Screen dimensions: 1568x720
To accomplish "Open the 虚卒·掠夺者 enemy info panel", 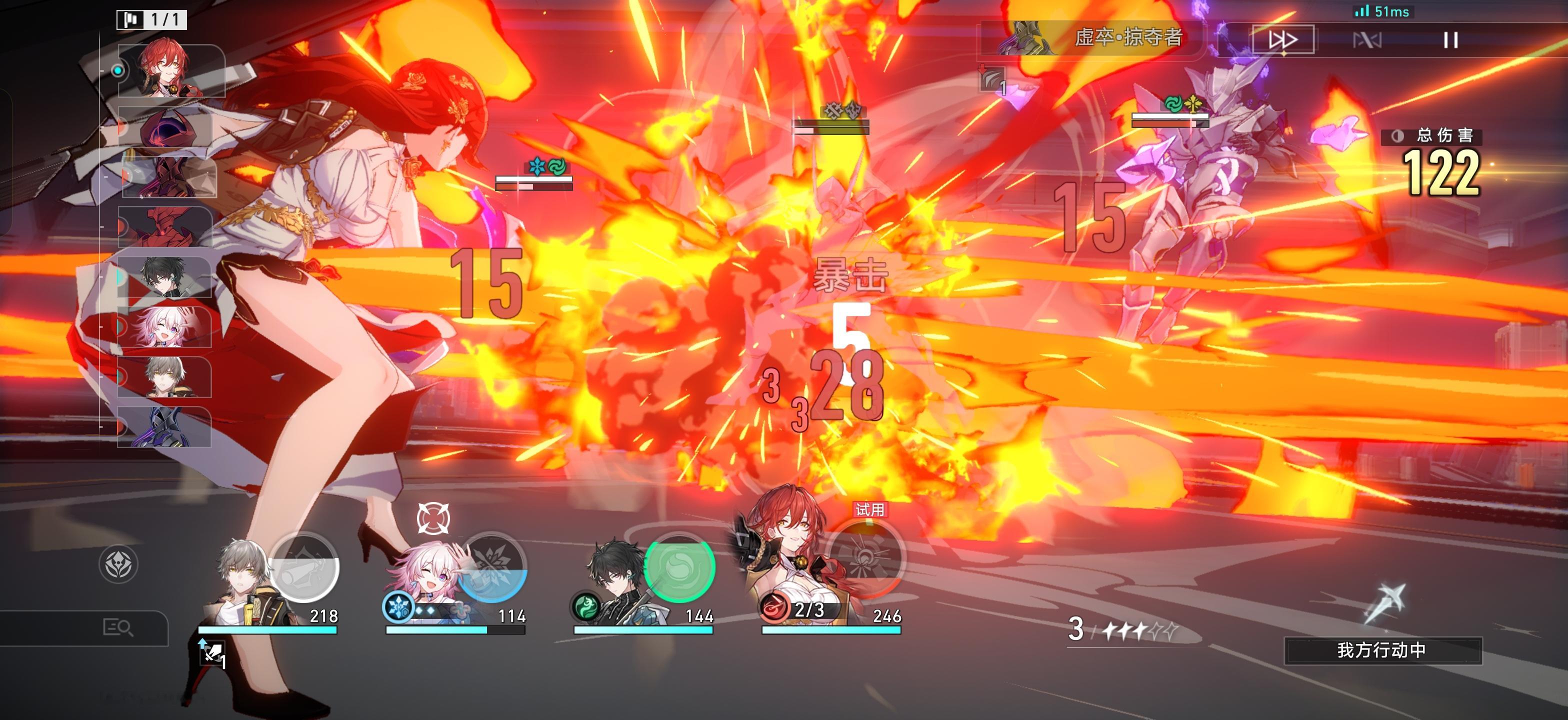I will (1092, 37).
